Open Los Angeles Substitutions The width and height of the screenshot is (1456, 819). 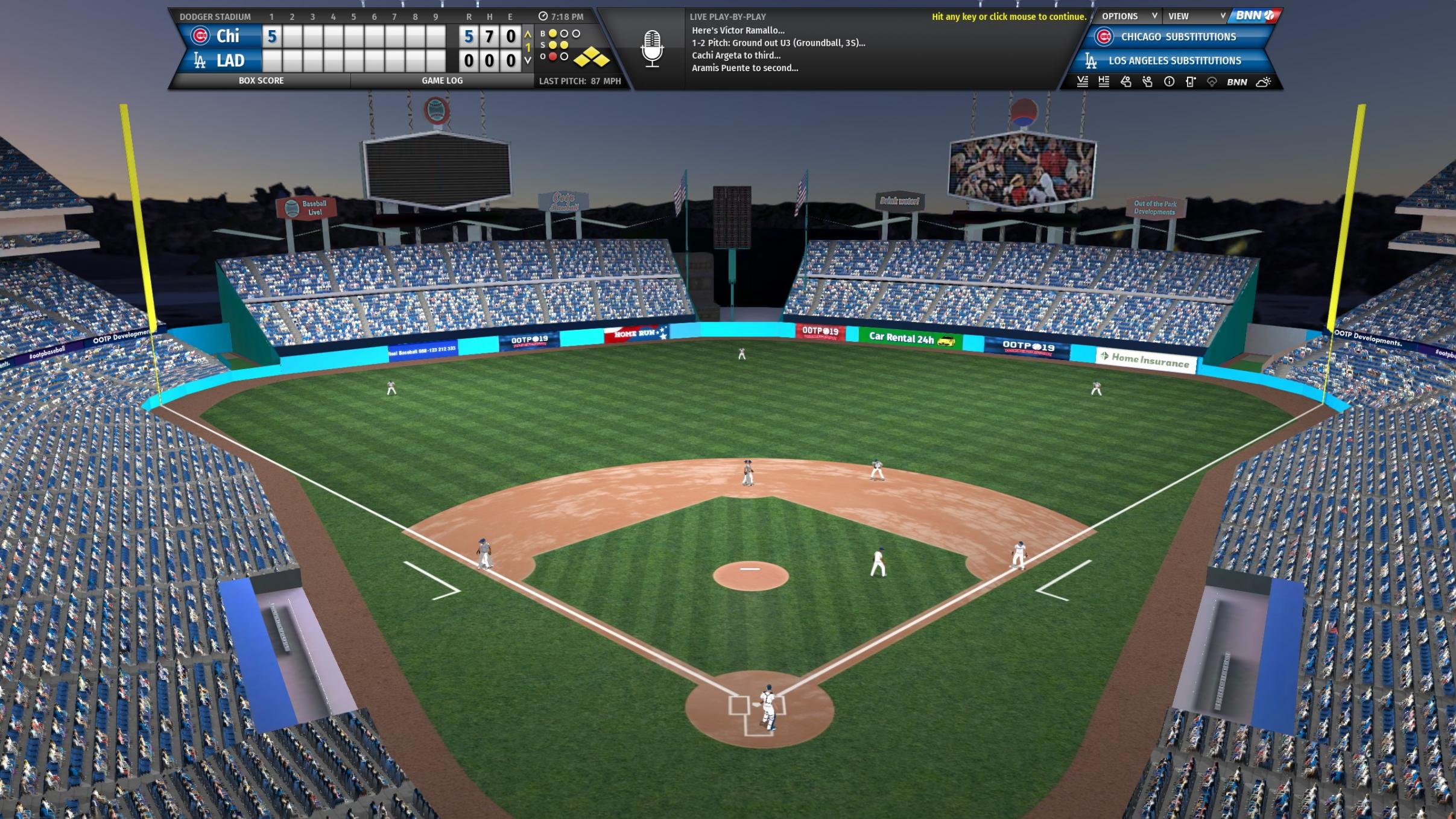click(x=1174, y=61)
